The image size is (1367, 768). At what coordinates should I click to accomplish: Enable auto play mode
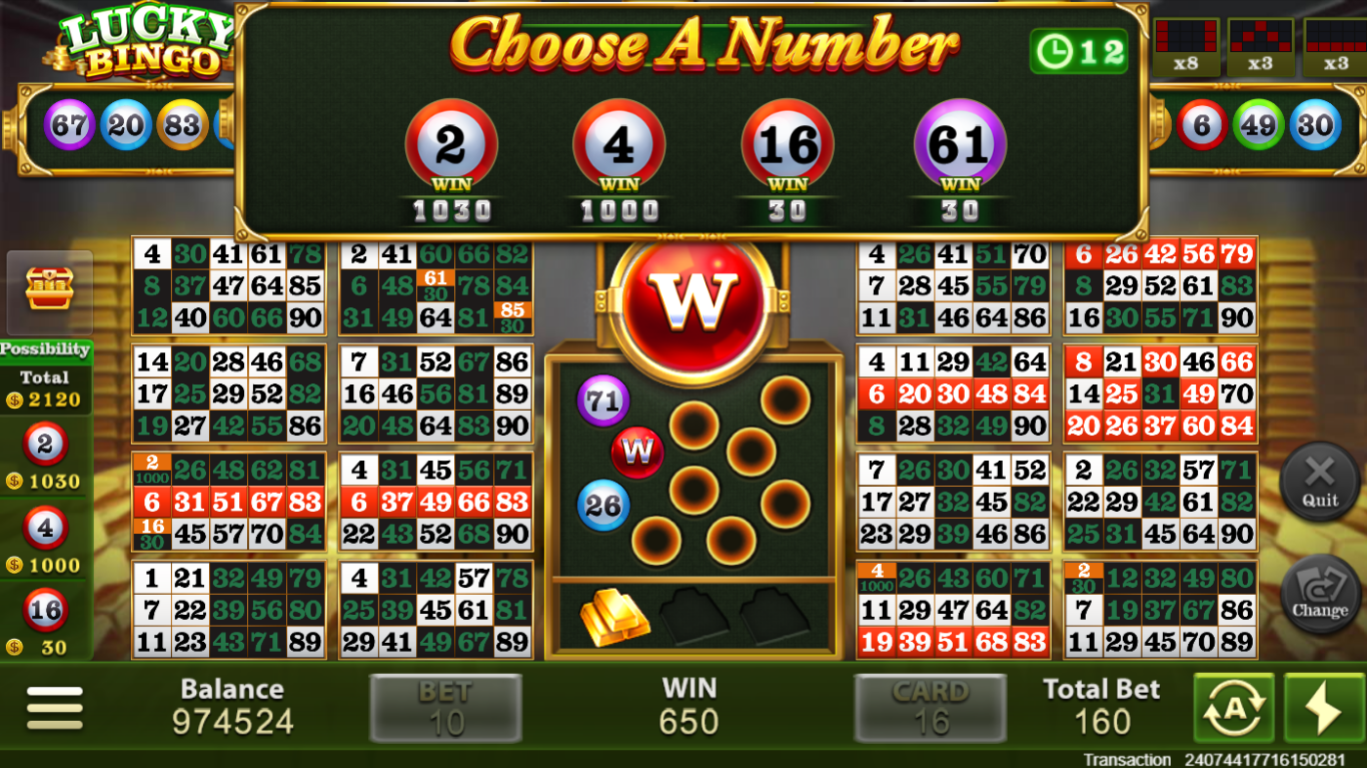point(1232,707)
